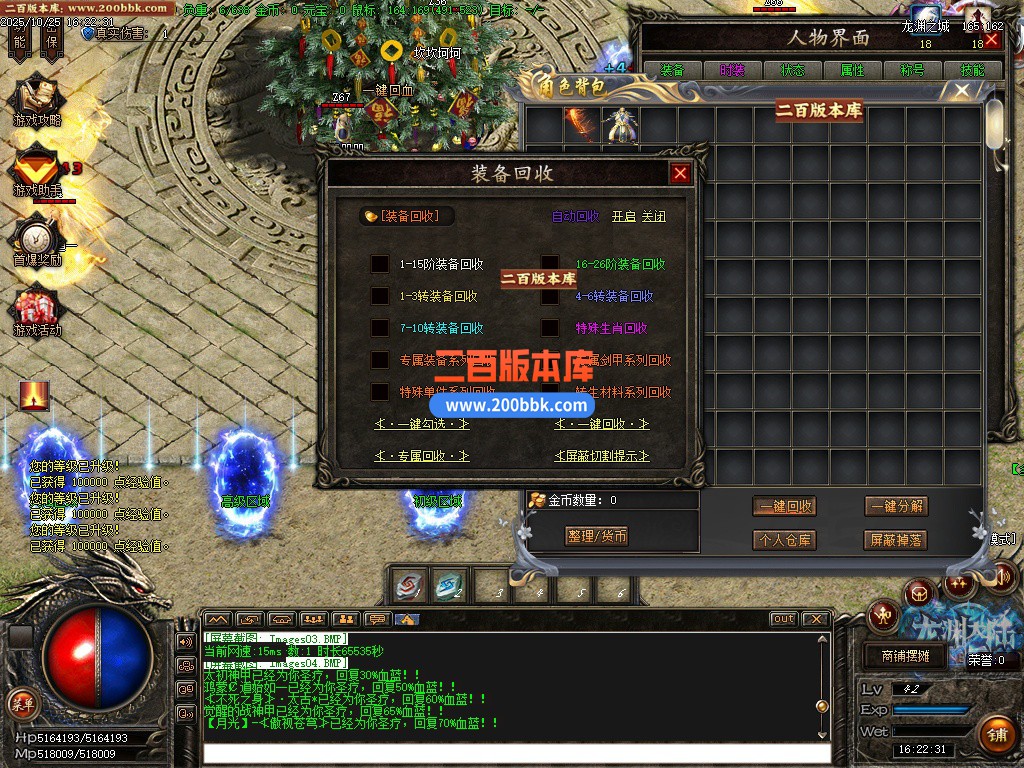Image resolution: width=1024 pixels, height=768 pixels.
Task: Open the 游戏攻略 guide icon
Action: pyautogui.click(x=38, y=100)
